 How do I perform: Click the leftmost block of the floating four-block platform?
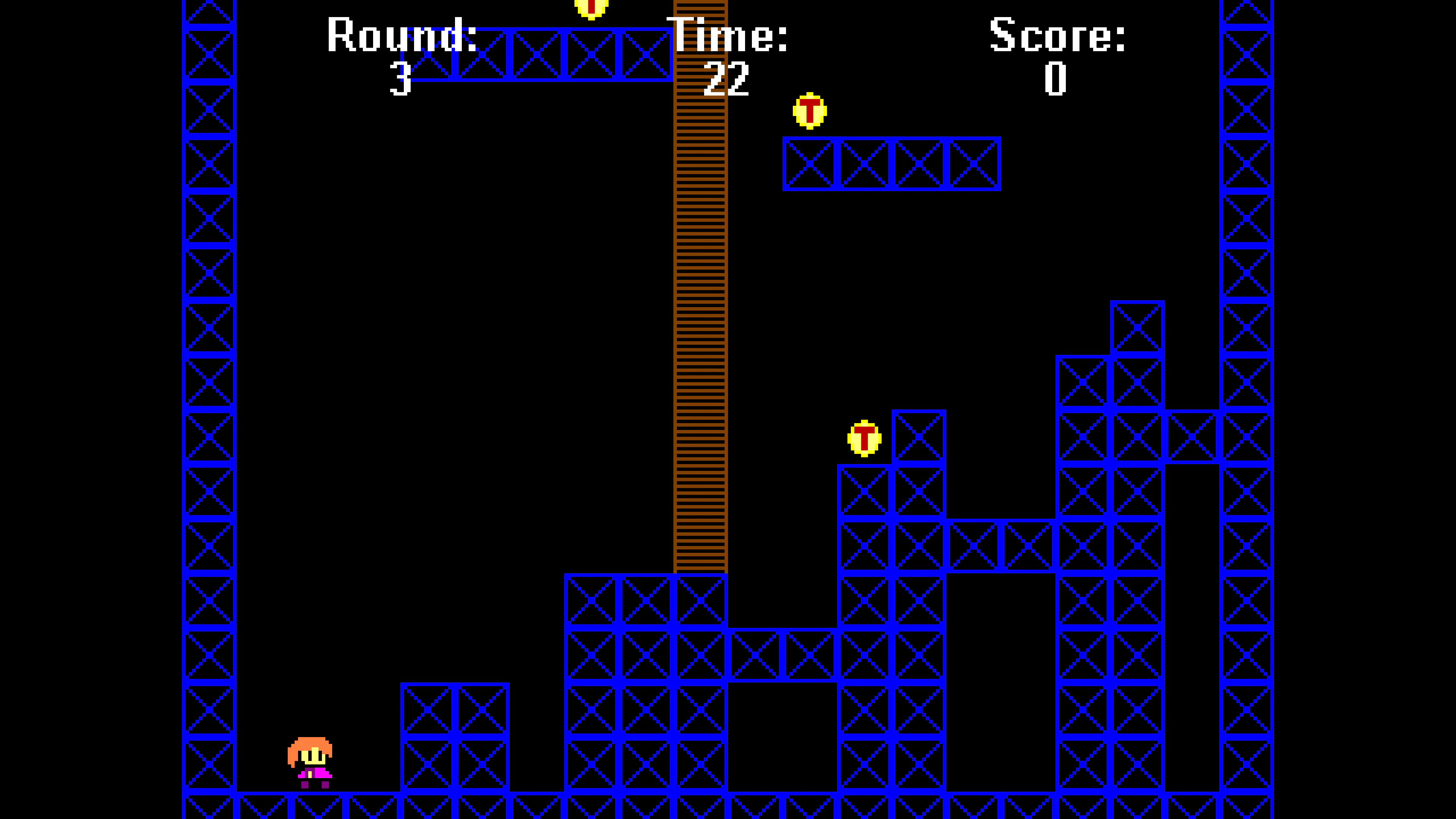coord(811,164)
